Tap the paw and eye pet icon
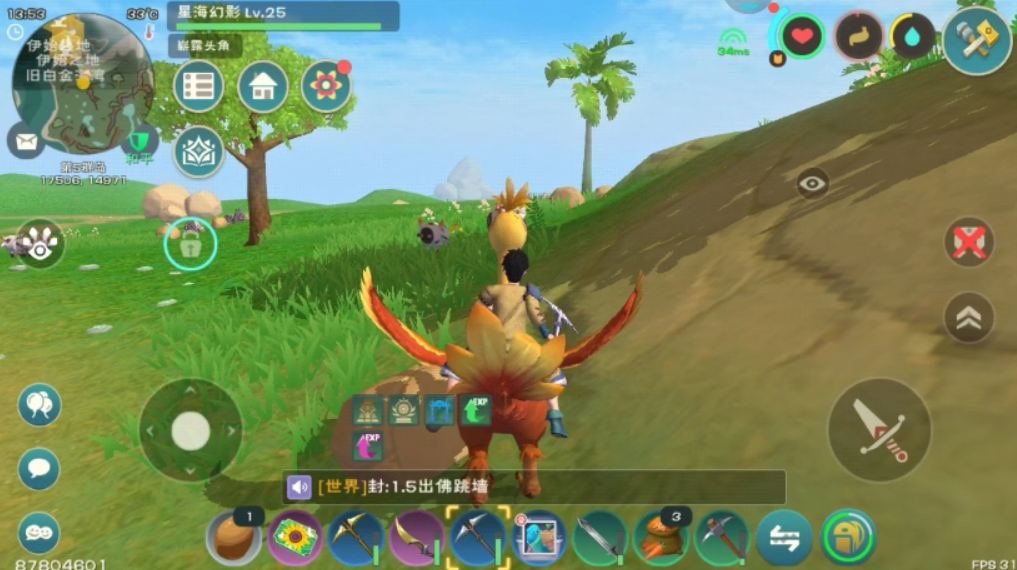Viewport: 1017px width, 570px height. [40, 244]
